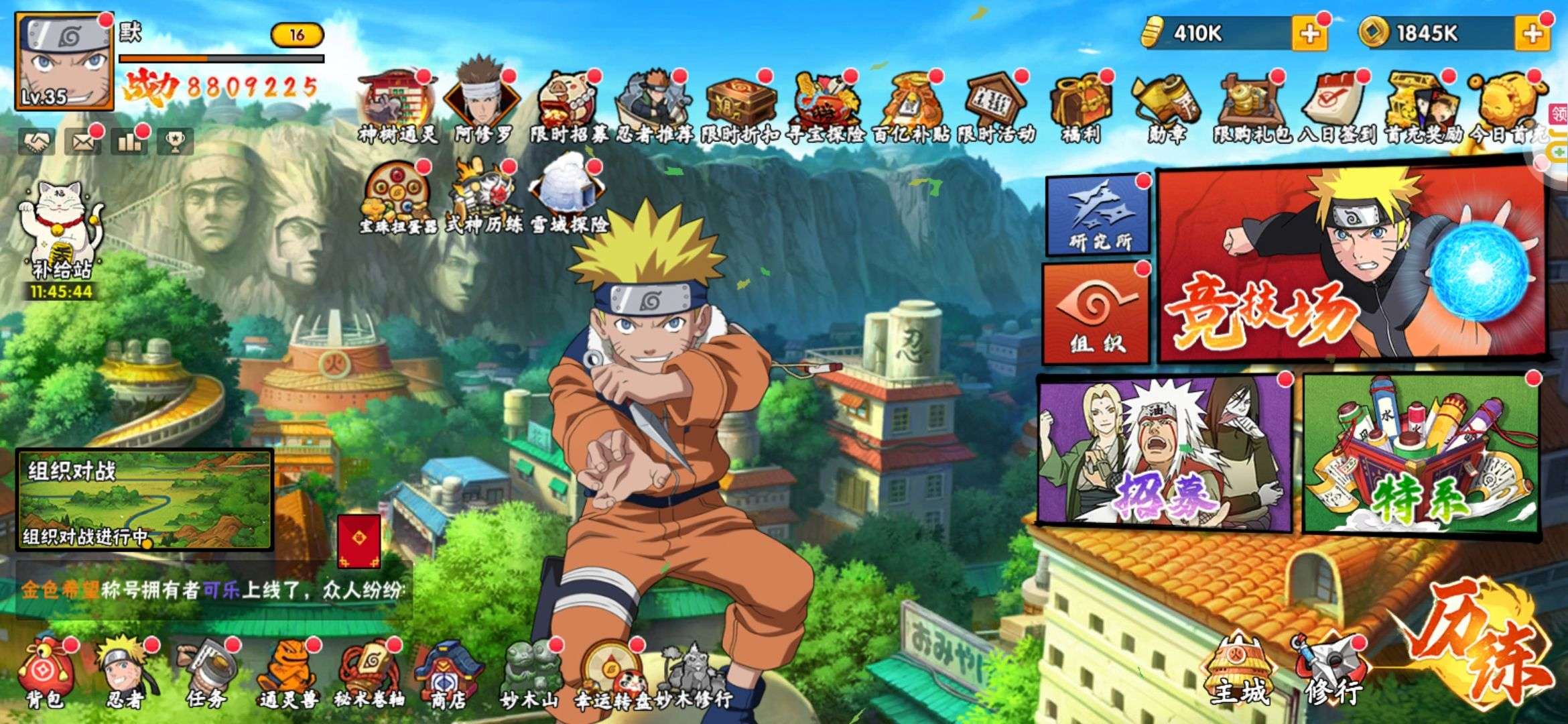The height and width of the screenshot is (724, 1568).
Task: Open the 福利 welfare chest
Action: pos(1080,107)
